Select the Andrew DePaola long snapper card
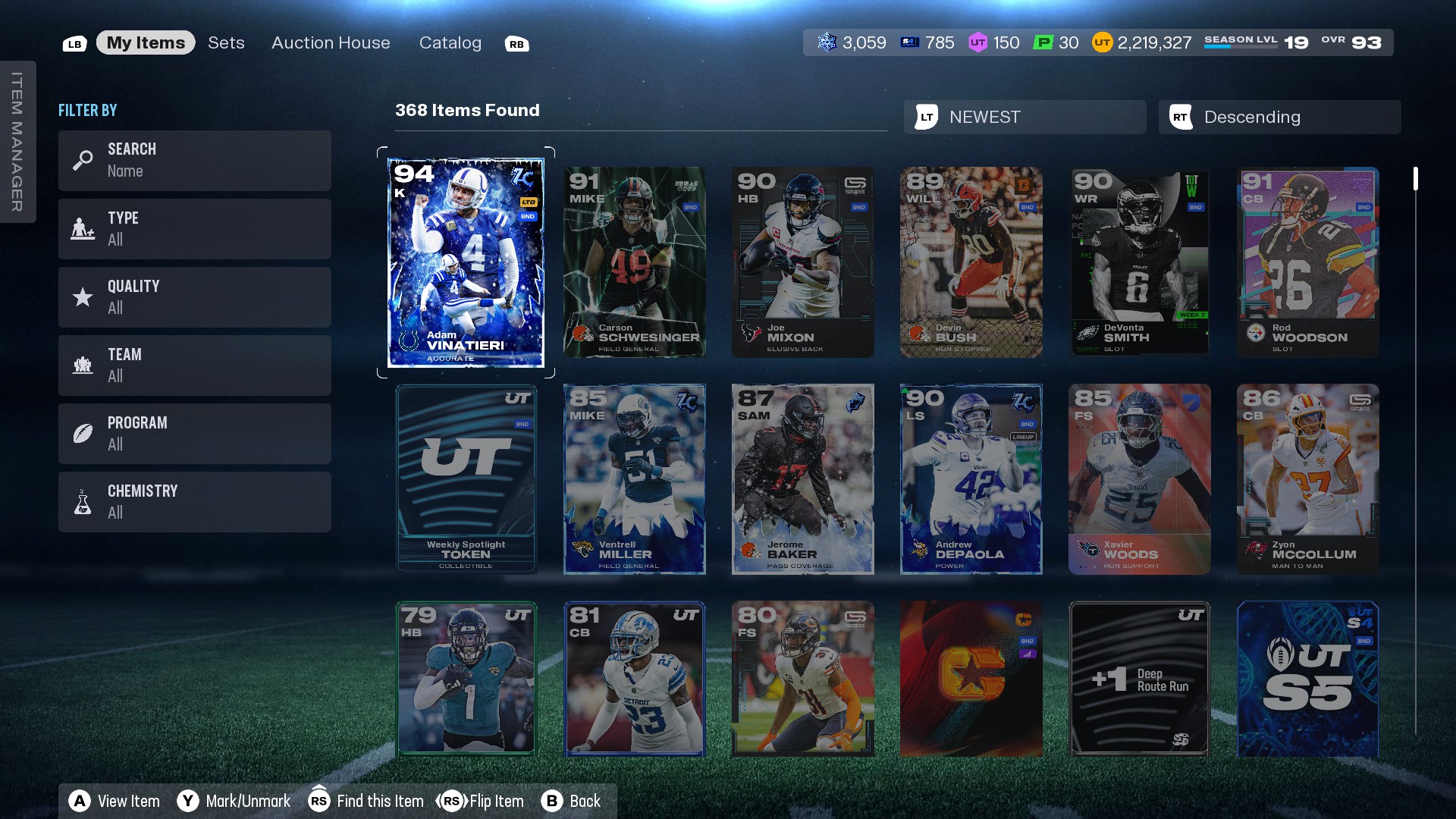Screen dimensions: 1456x819 tap(971, 479)
